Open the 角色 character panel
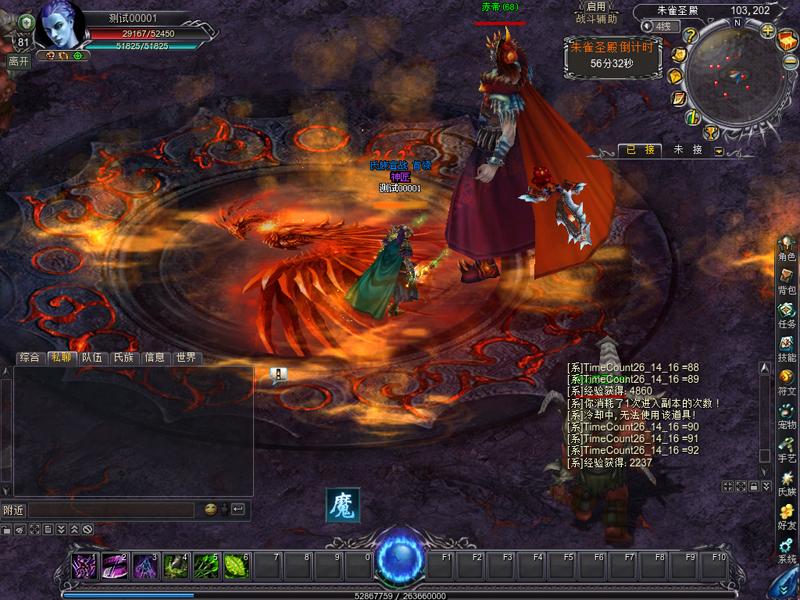The height and width of the screenshot is (600, 800). (x=787, y=246)
